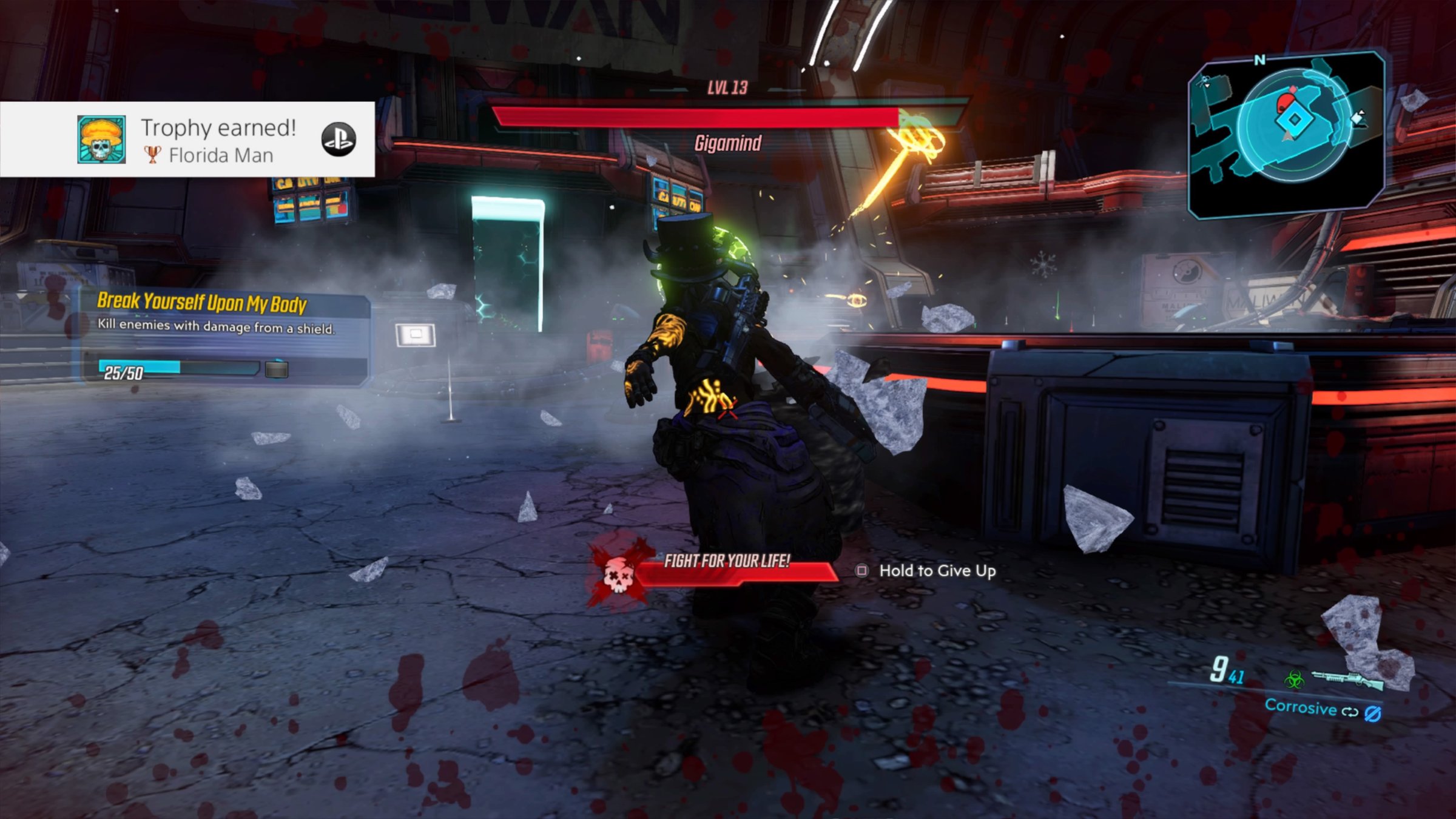Click the Corrosive element mode label
The image size is (1456, 819).
(1300, 707)
